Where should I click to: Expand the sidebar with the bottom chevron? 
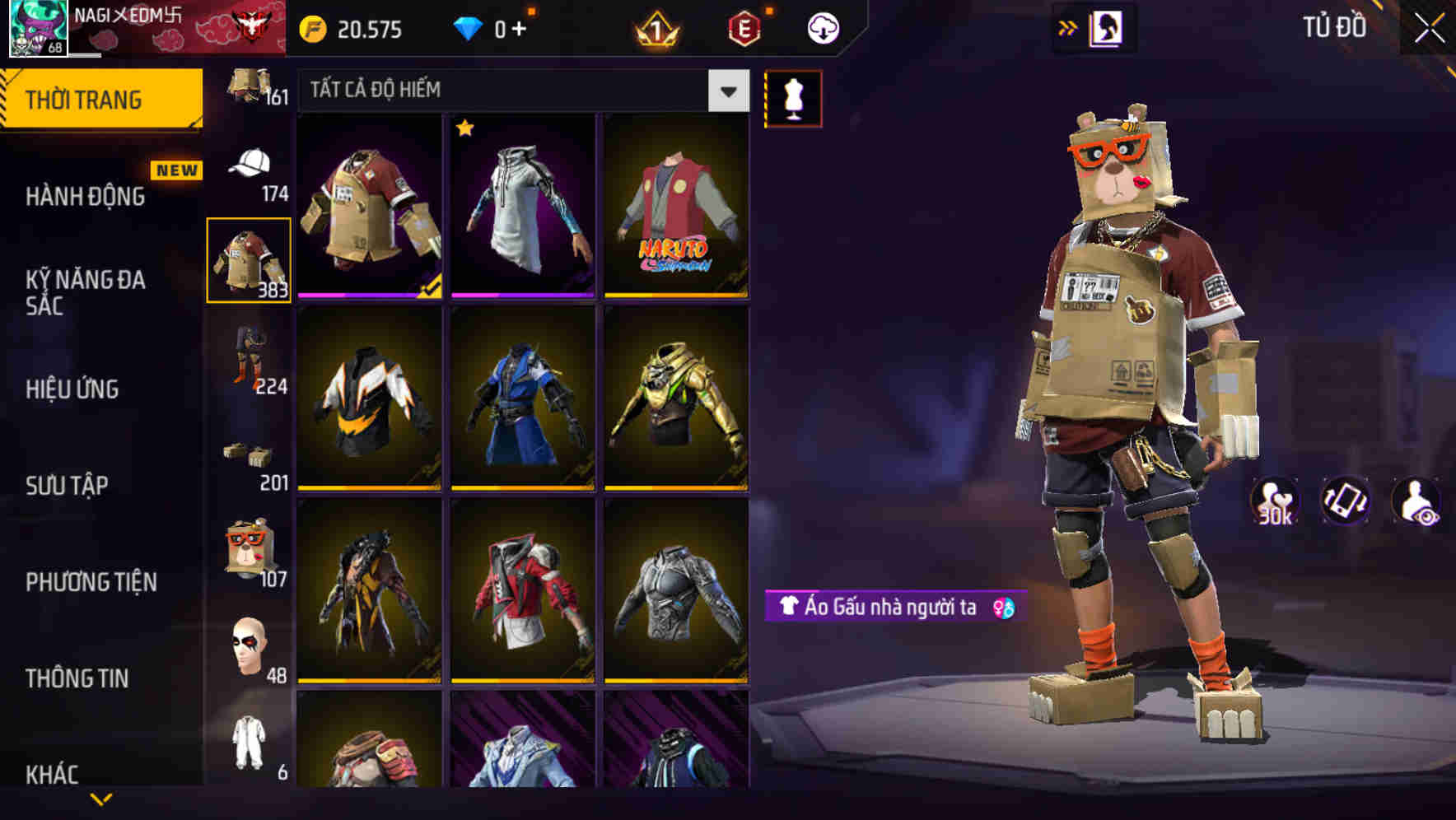[x=100, y=800]
